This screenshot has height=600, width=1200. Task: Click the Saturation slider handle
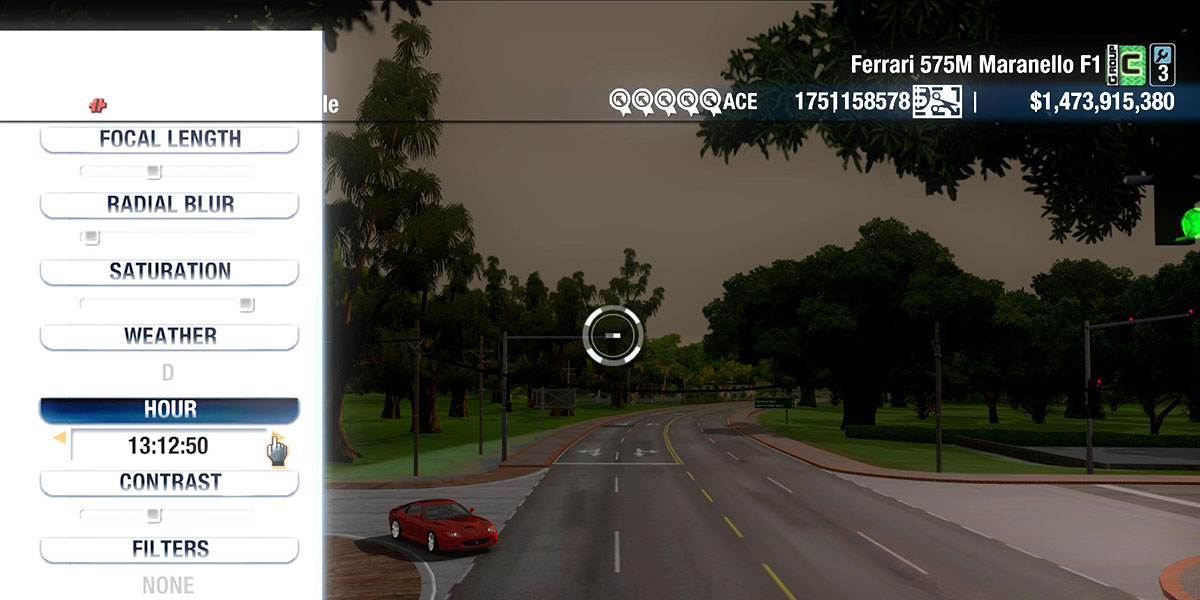(246, 304)
